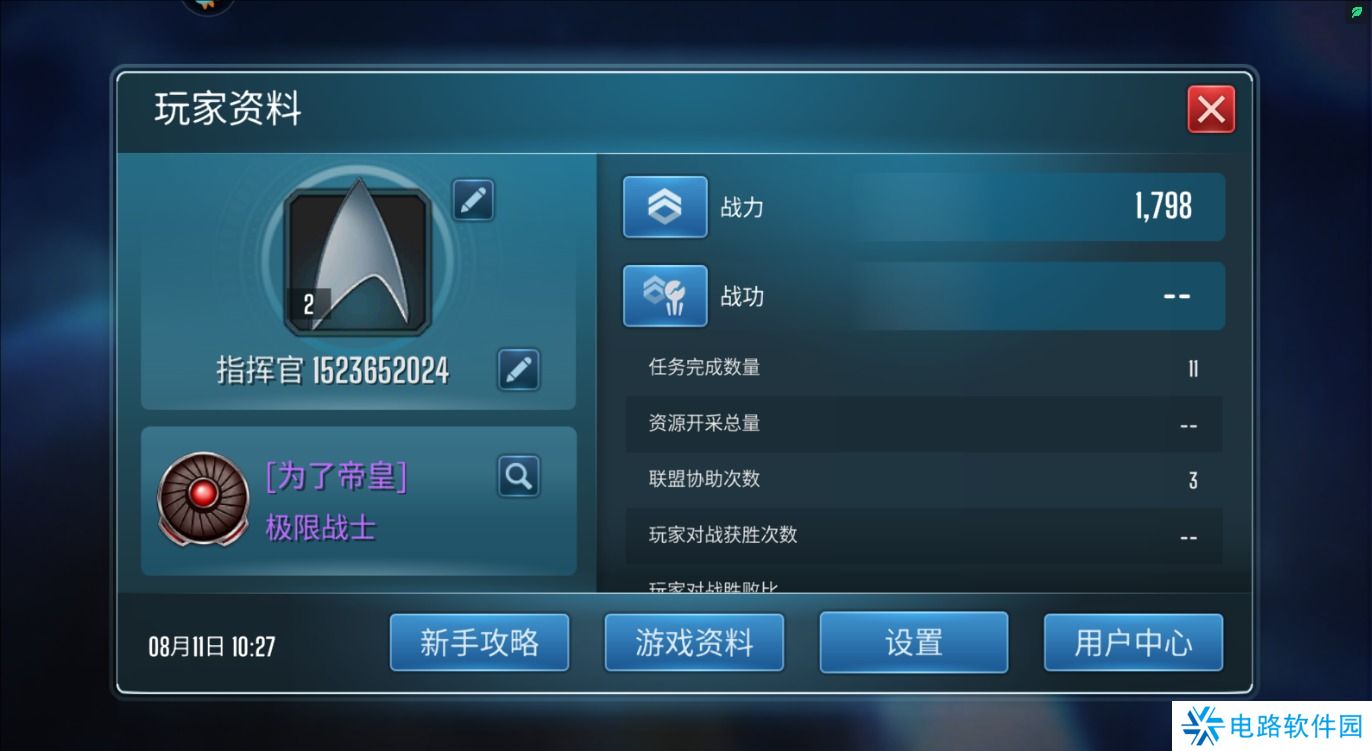The height and width of the screenshot is (751, 1372).
Task: Click the 战力 power rating icon
Action: click(664, 206)
